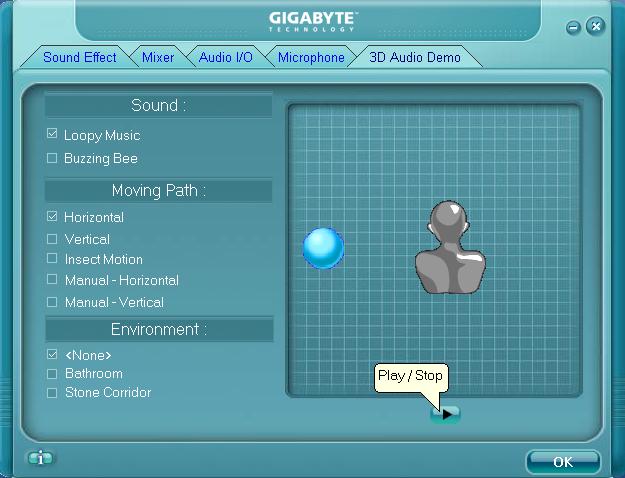The height and width of the screenshot is (478, 625).
Task: Minimize the audio panel window
Action: [x=574, y=27]
